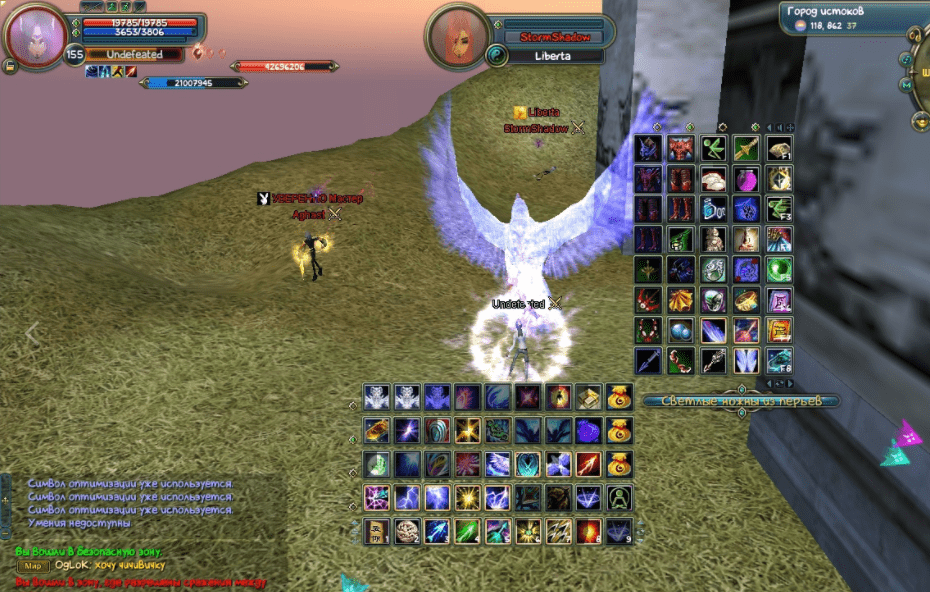Choose the white feather wings item
This screenshot has height=592, width=930.
coord(746,360)
